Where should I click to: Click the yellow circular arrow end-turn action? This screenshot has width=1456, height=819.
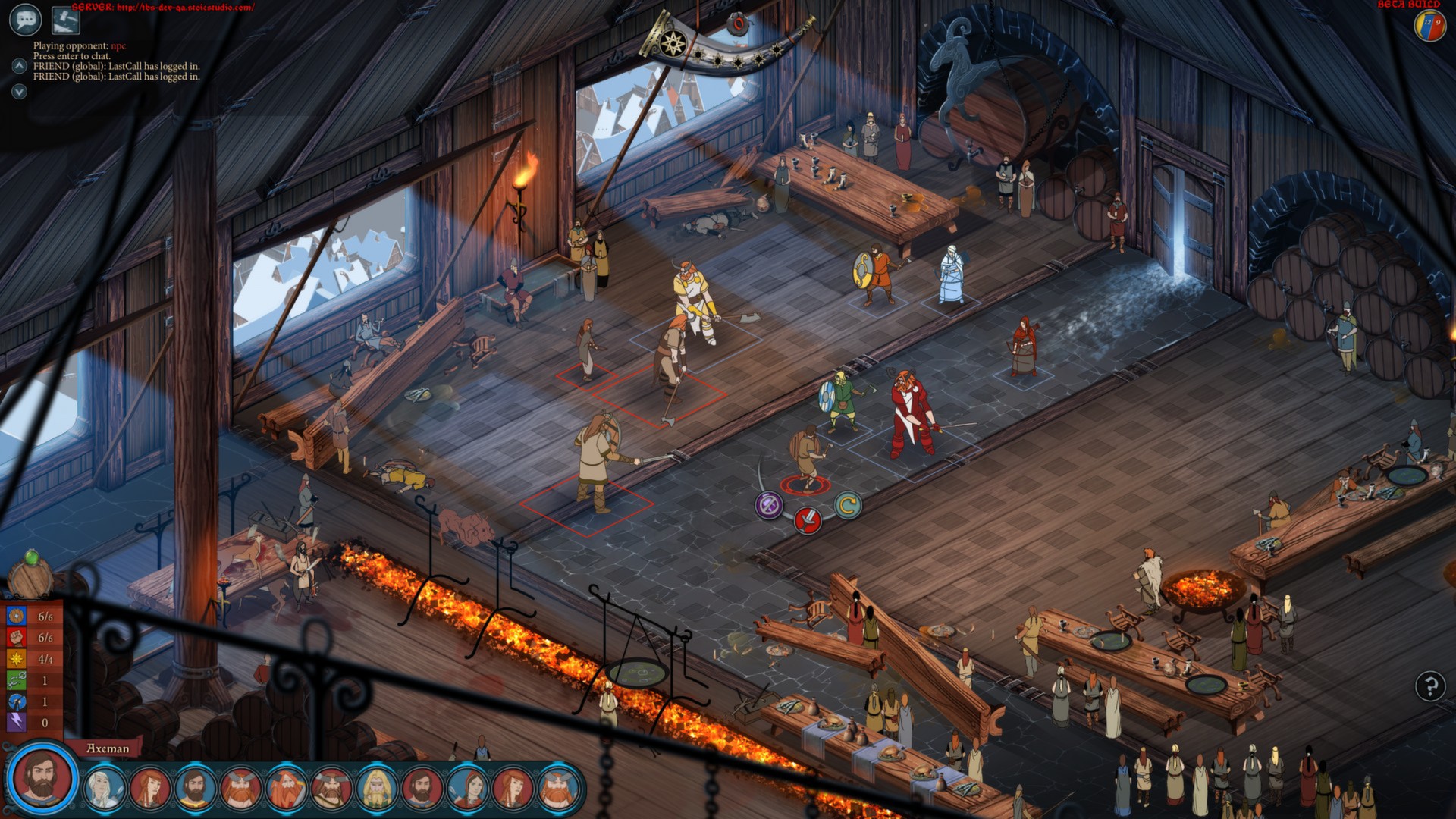pos(848,504)
